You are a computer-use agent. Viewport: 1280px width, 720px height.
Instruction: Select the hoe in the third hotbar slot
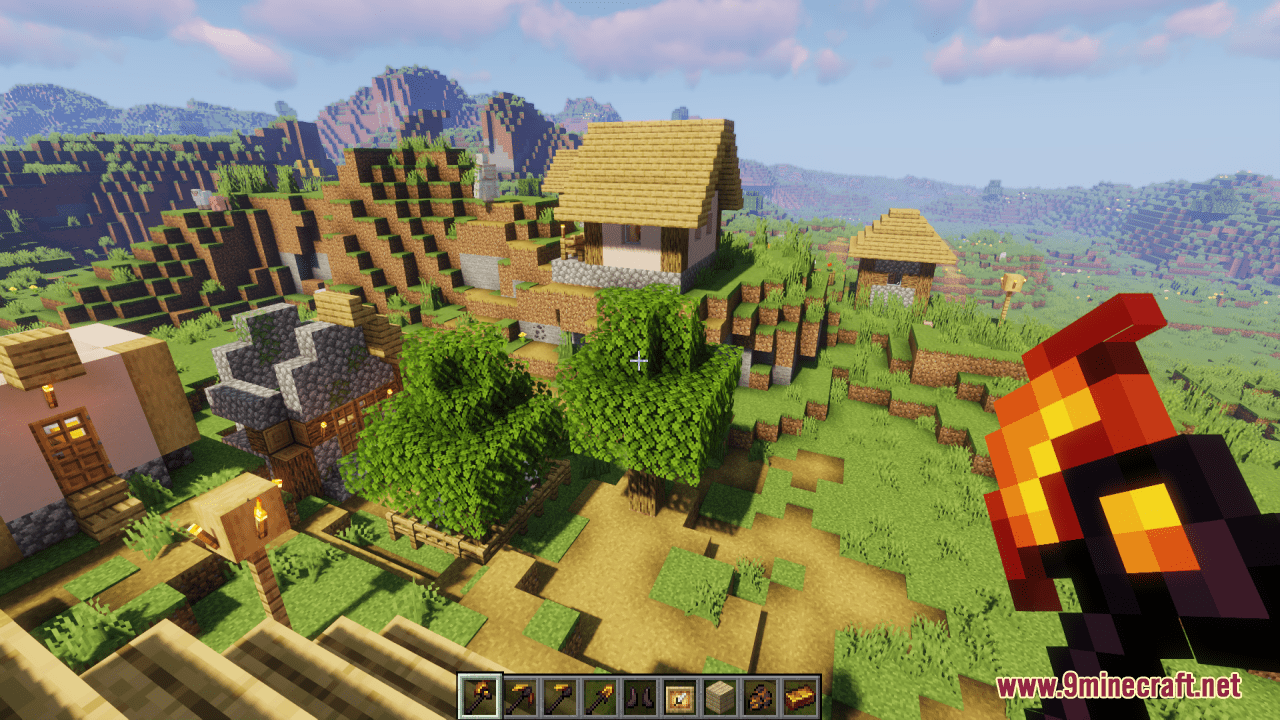point(560,694)
